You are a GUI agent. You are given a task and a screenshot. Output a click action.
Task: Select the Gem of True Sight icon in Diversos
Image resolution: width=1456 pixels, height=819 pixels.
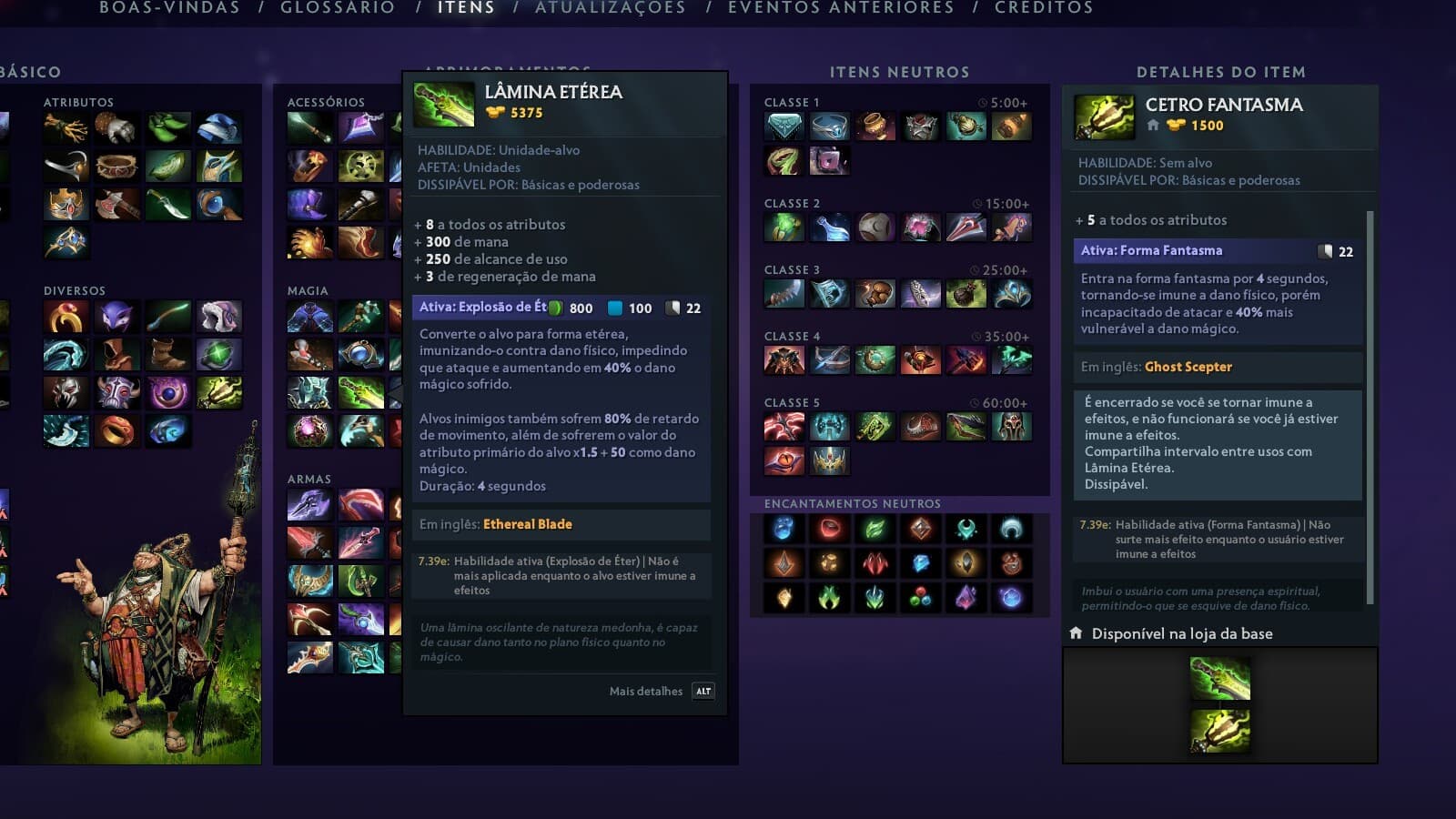[x=217, y=352]
